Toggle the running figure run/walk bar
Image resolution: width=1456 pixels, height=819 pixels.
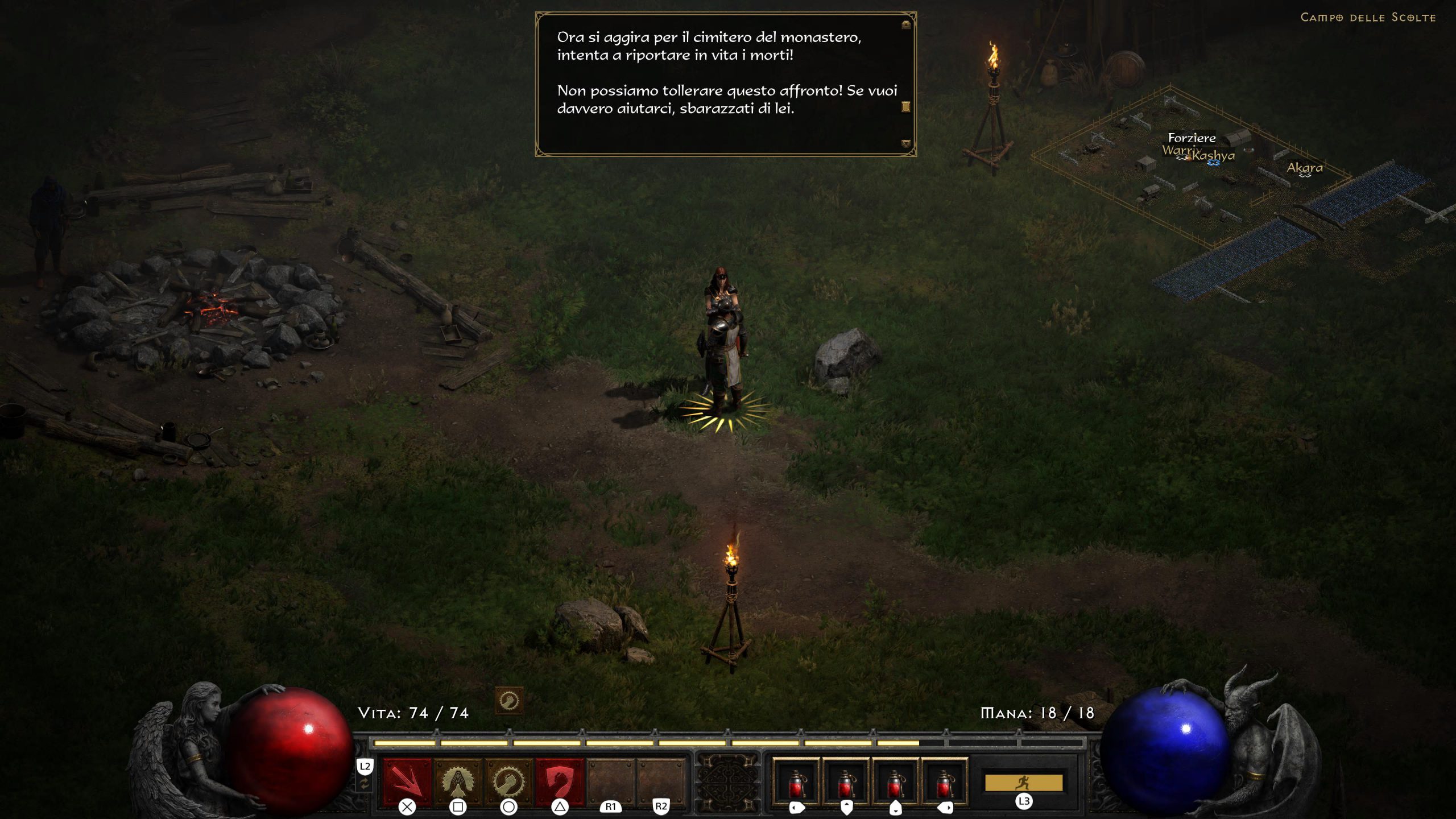(1023, 783)
